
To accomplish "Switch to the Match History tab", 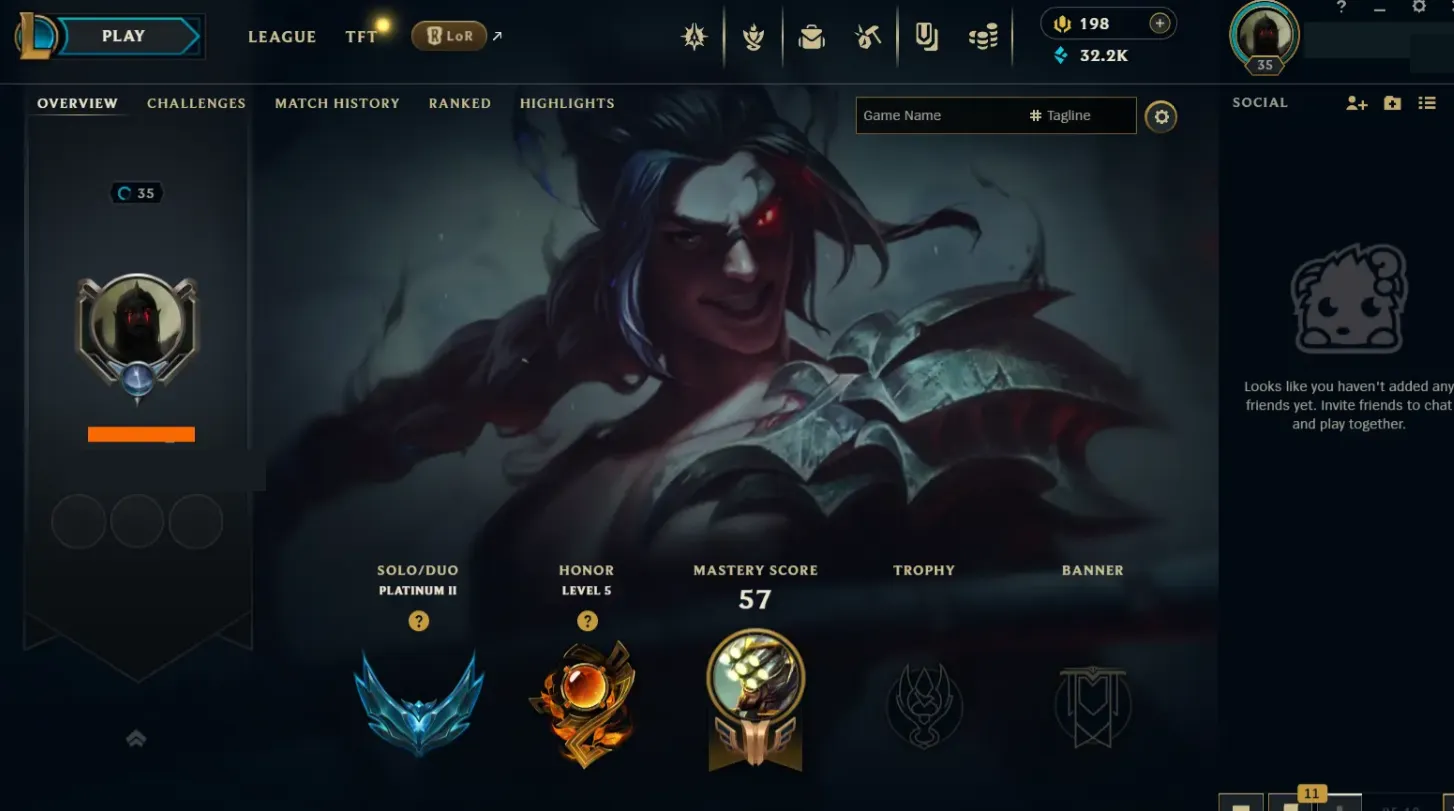I will pyautogui.click(x=337, y=103).
